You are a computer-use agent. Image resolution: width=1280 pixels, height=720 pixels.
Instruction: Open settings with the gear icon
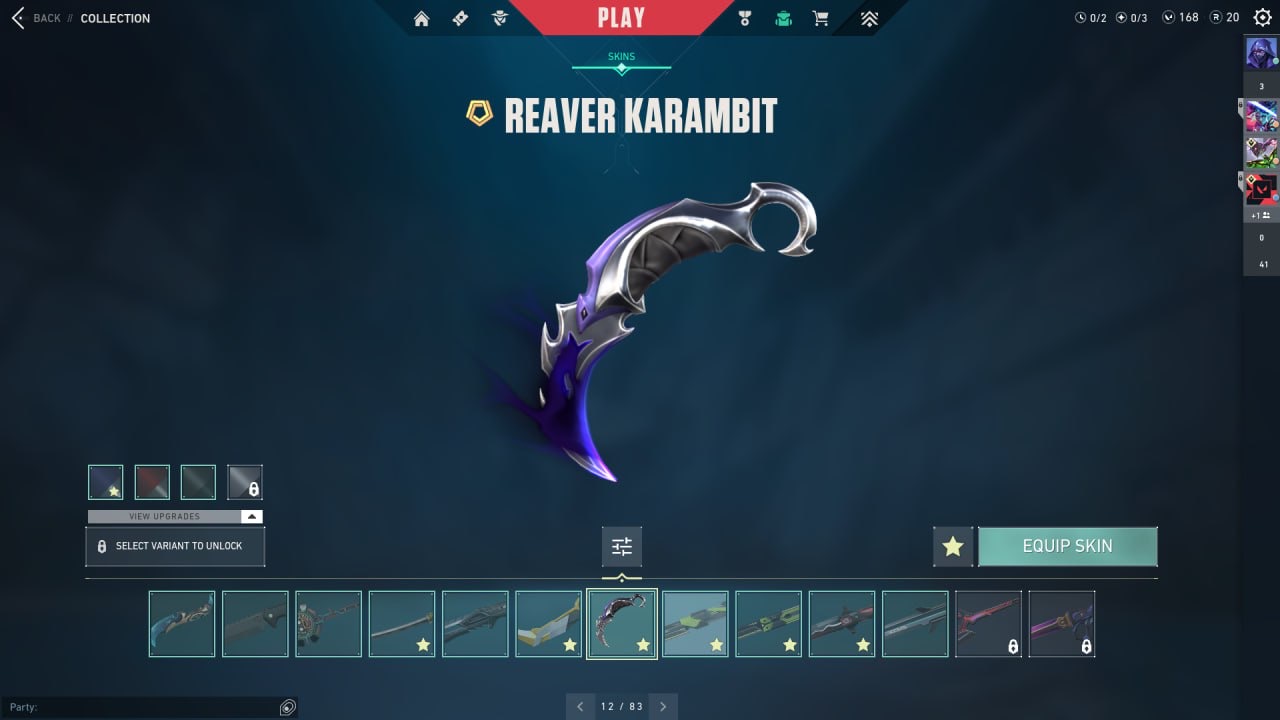[1263, 17]
